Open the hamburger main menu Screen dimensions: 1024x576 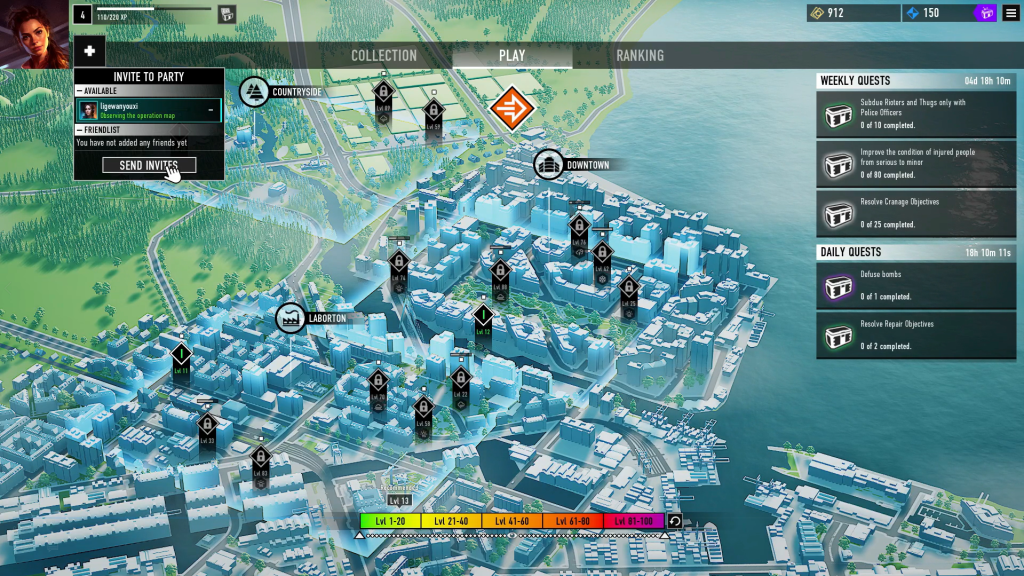point(1011,13)
